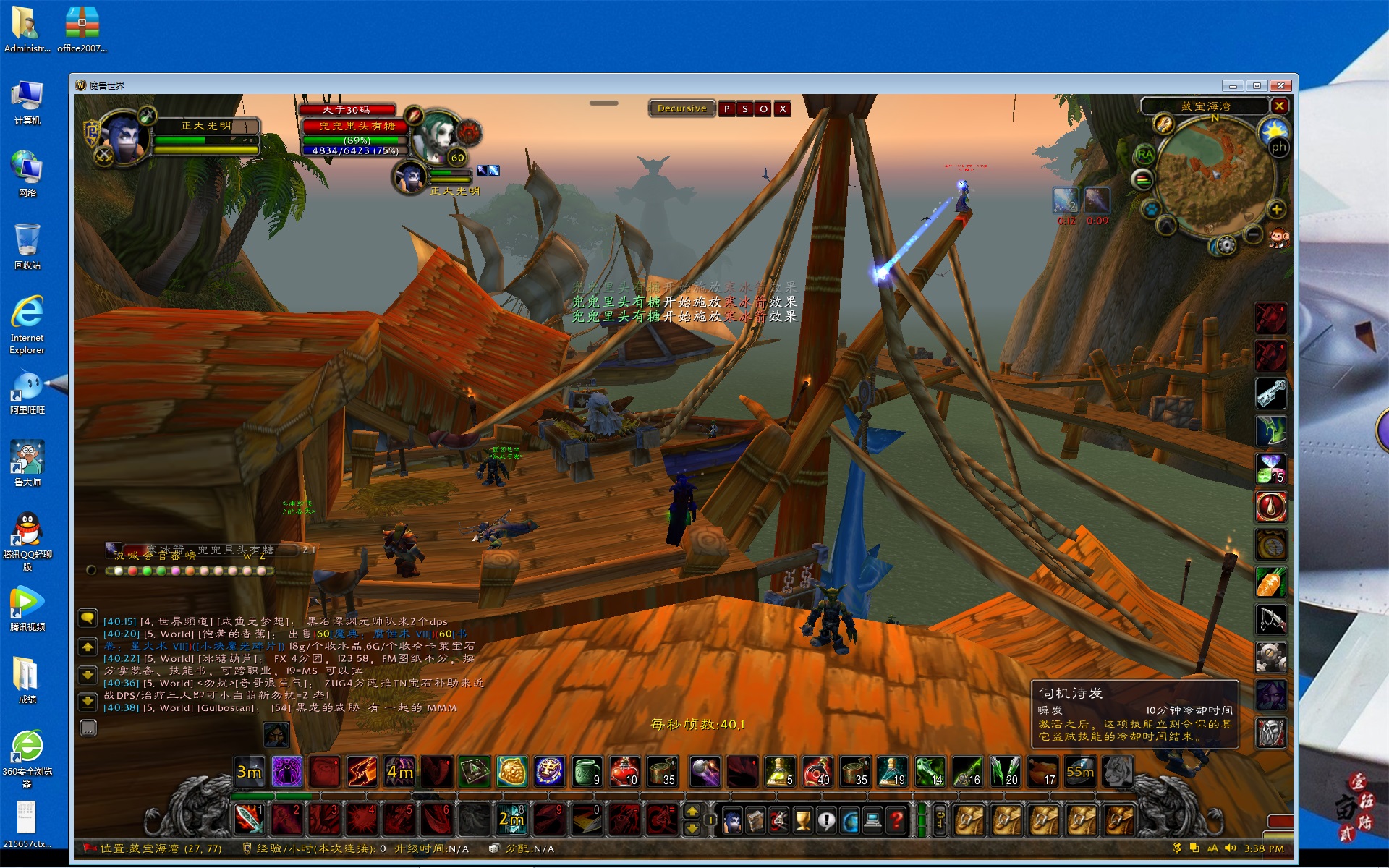Open the achievements gold trophy button

click(x=802, y=820)
